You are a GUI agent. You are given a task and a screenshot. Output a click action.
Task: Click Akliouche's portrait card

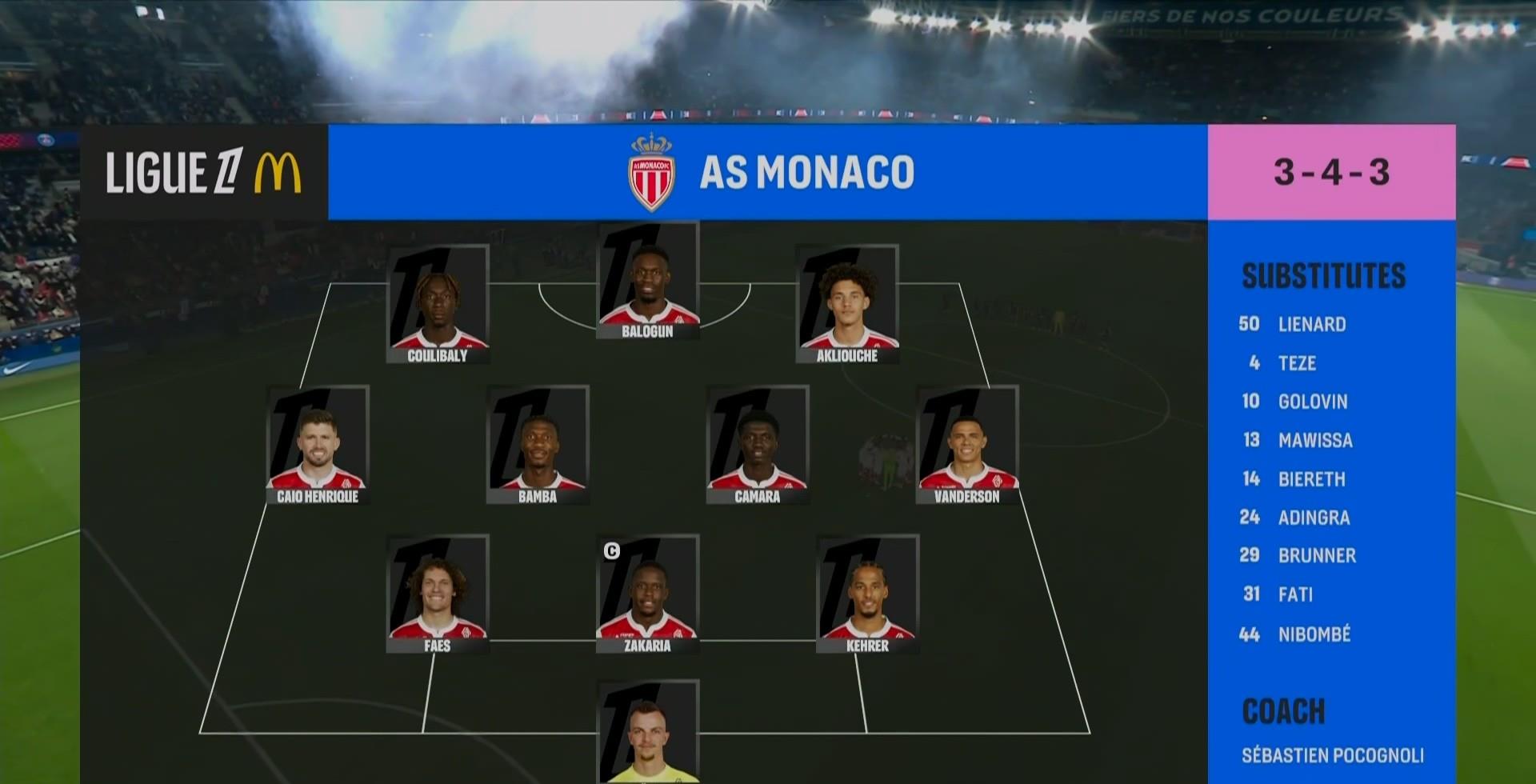[x=847, y=305]
